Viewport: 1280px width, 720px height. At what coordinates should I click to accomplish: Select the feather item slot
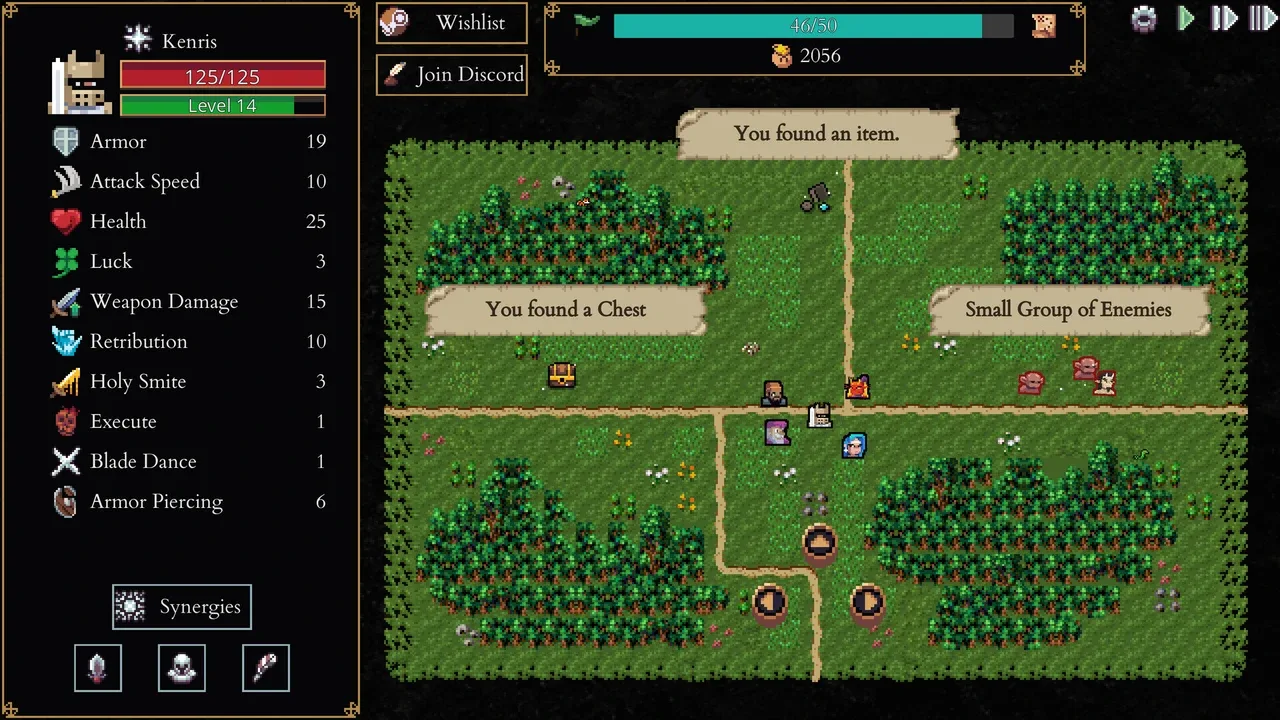266,668
